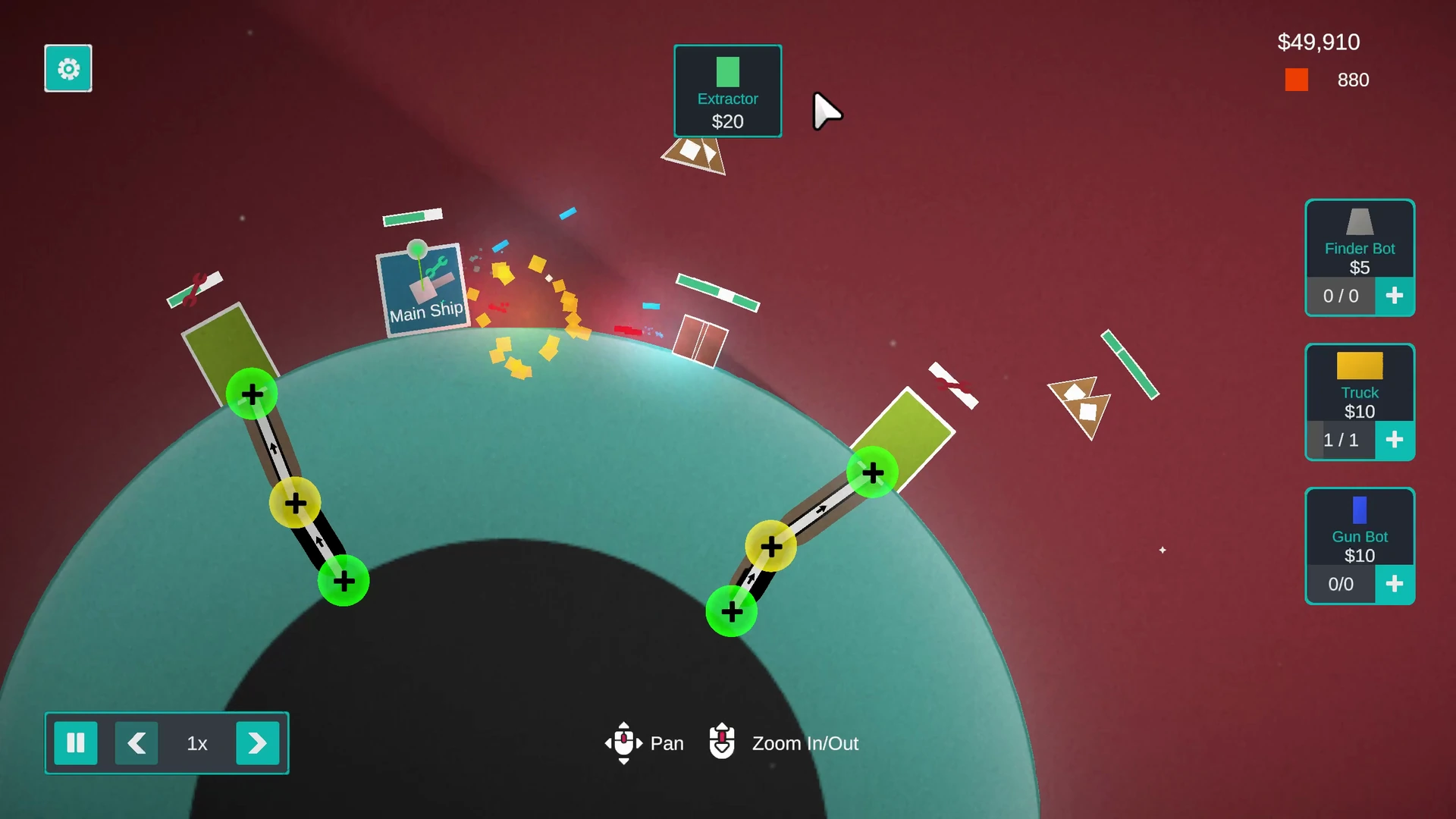Increase game speed with right arrow

pyautogui.click(x=257, y=743)
